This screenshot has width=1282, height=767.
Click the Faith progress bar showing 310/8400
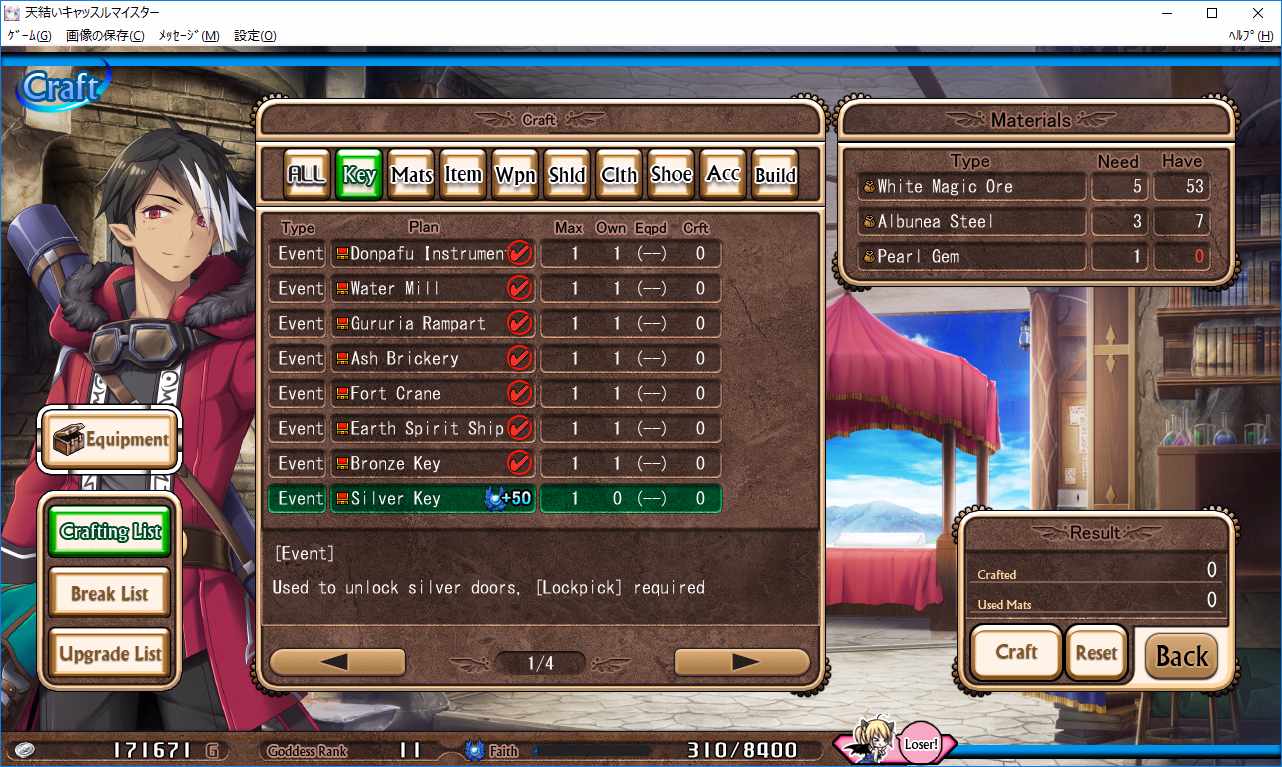(x=650, y=748)
